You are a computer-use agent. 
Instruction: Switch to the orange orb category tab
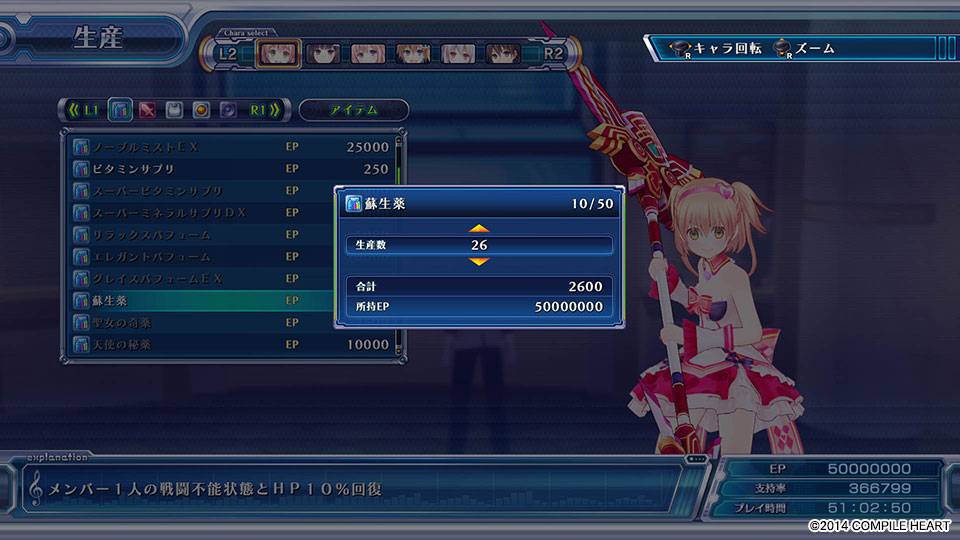[x=201, y=109]
